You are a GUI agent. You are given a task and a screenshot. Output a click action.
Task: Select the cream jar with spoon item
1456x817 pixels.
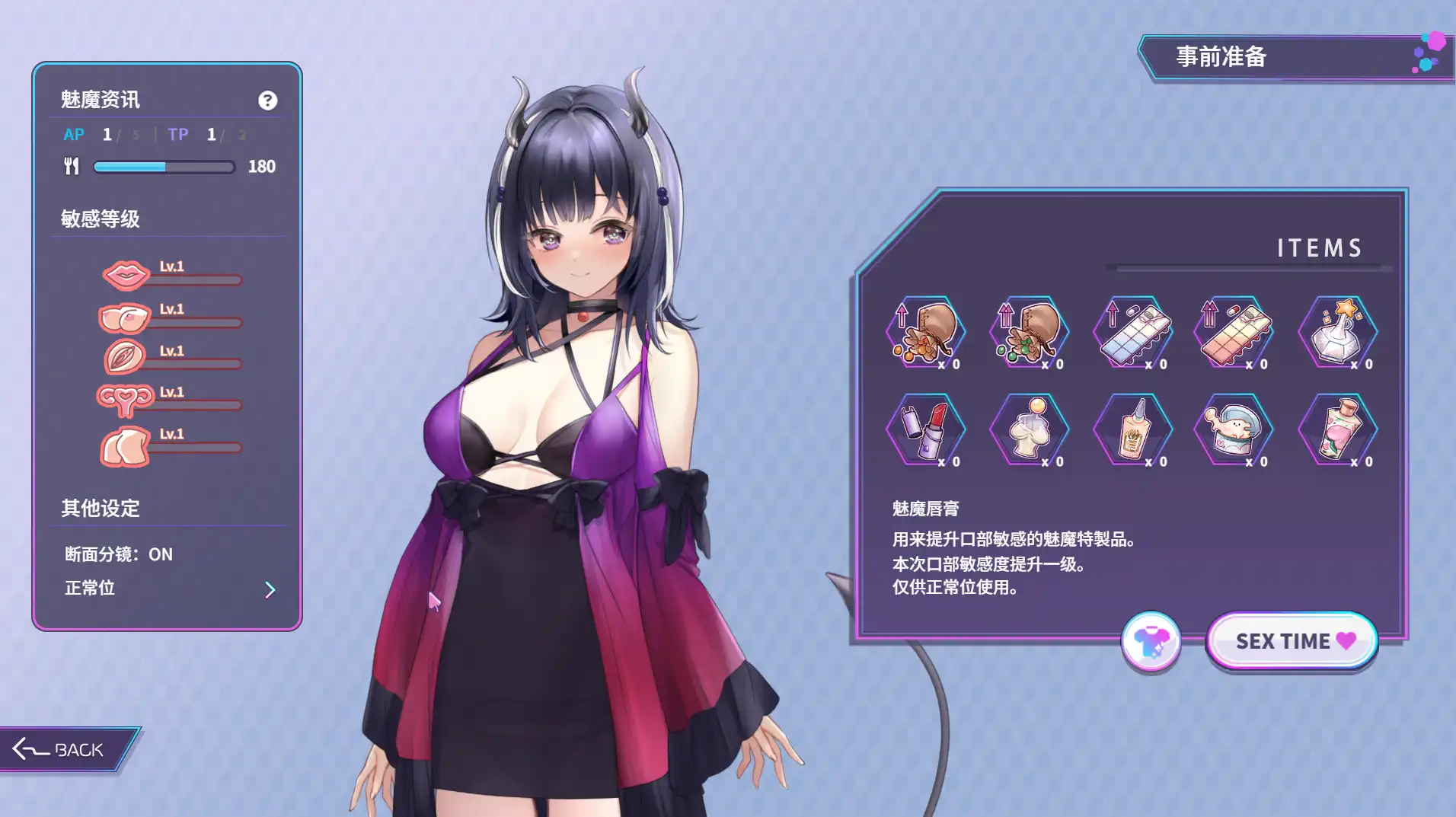pyautogui.click(x=1234, y=430)
